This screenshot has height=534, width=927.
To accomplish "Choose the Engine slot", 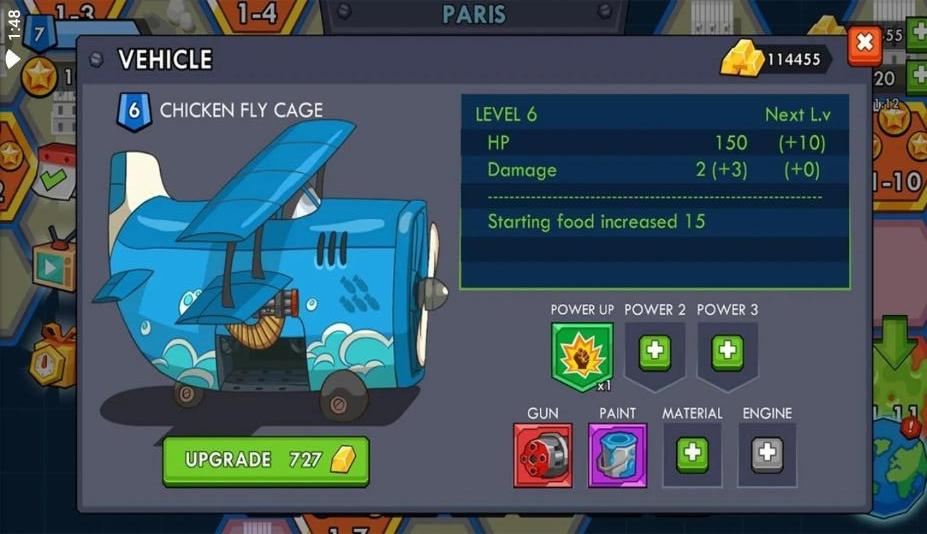I will [767, 454].
